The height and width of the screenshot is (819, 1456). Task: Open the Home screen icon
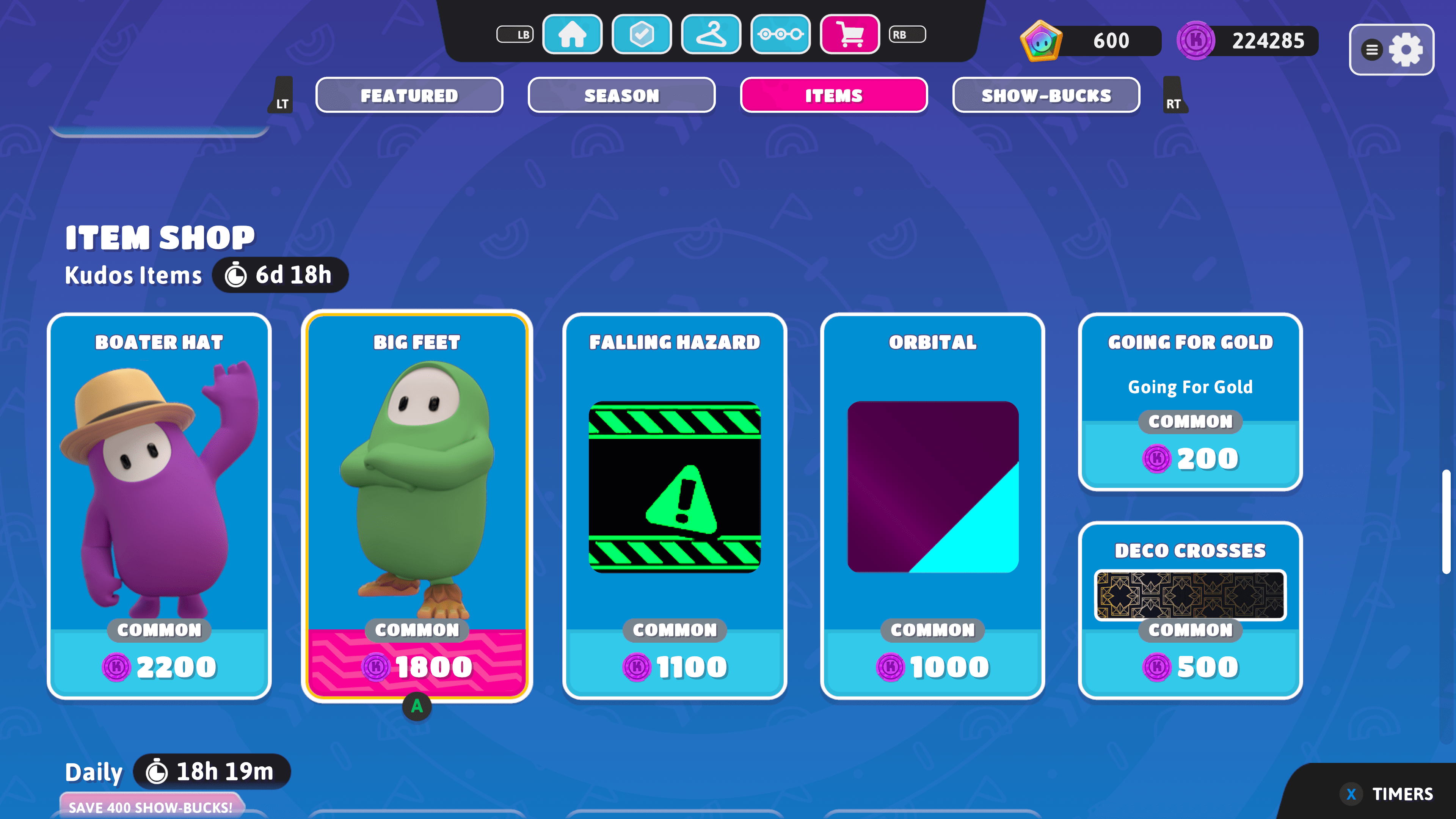(572, 34)
